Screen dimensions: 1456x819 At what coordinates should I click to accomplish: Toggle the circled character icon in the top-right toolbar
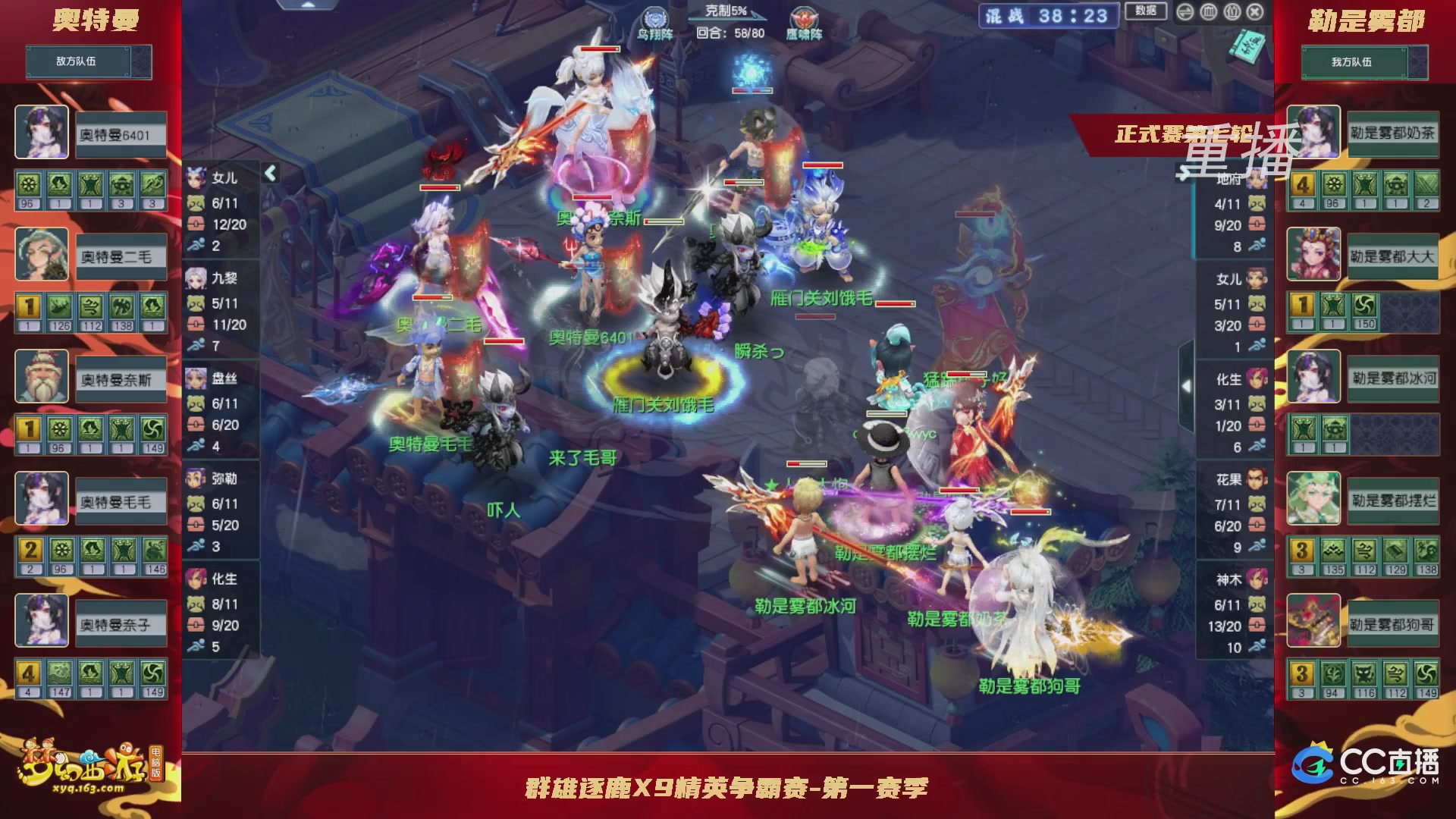coord(1232,13)
